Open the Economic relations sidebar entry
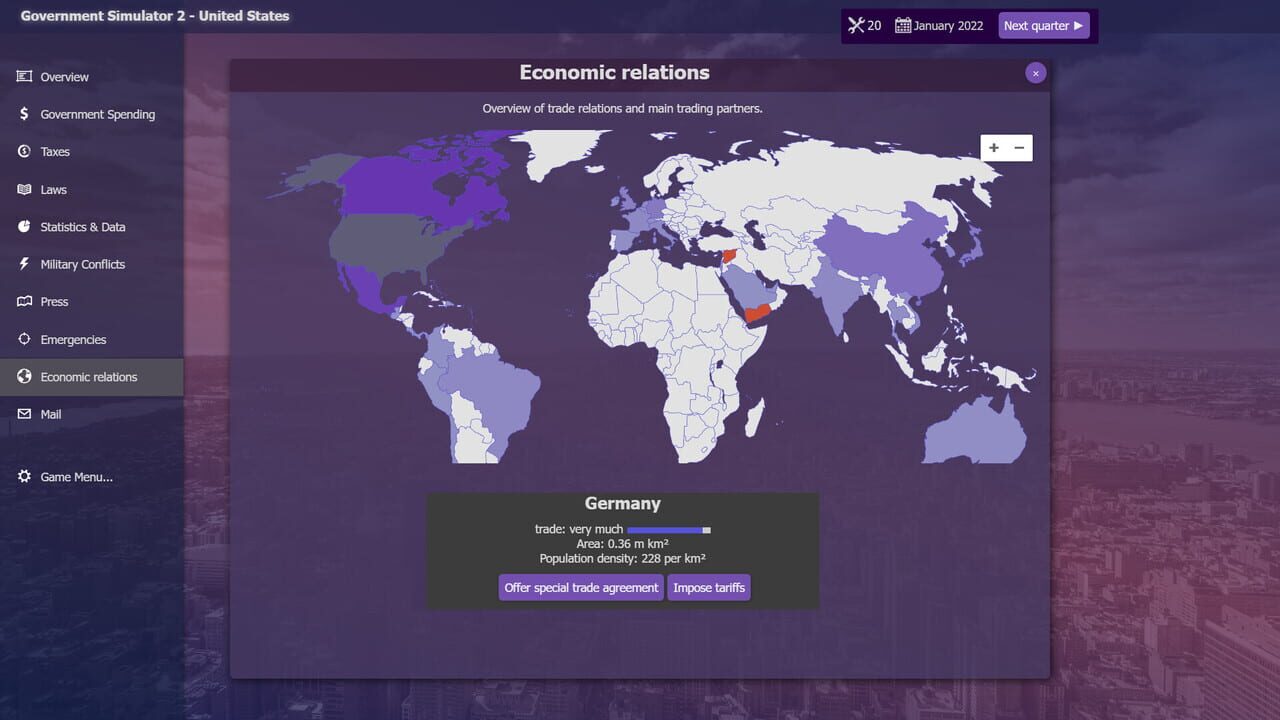The width and height of the screenshot is (1280, 720). (x=88, y=376)
